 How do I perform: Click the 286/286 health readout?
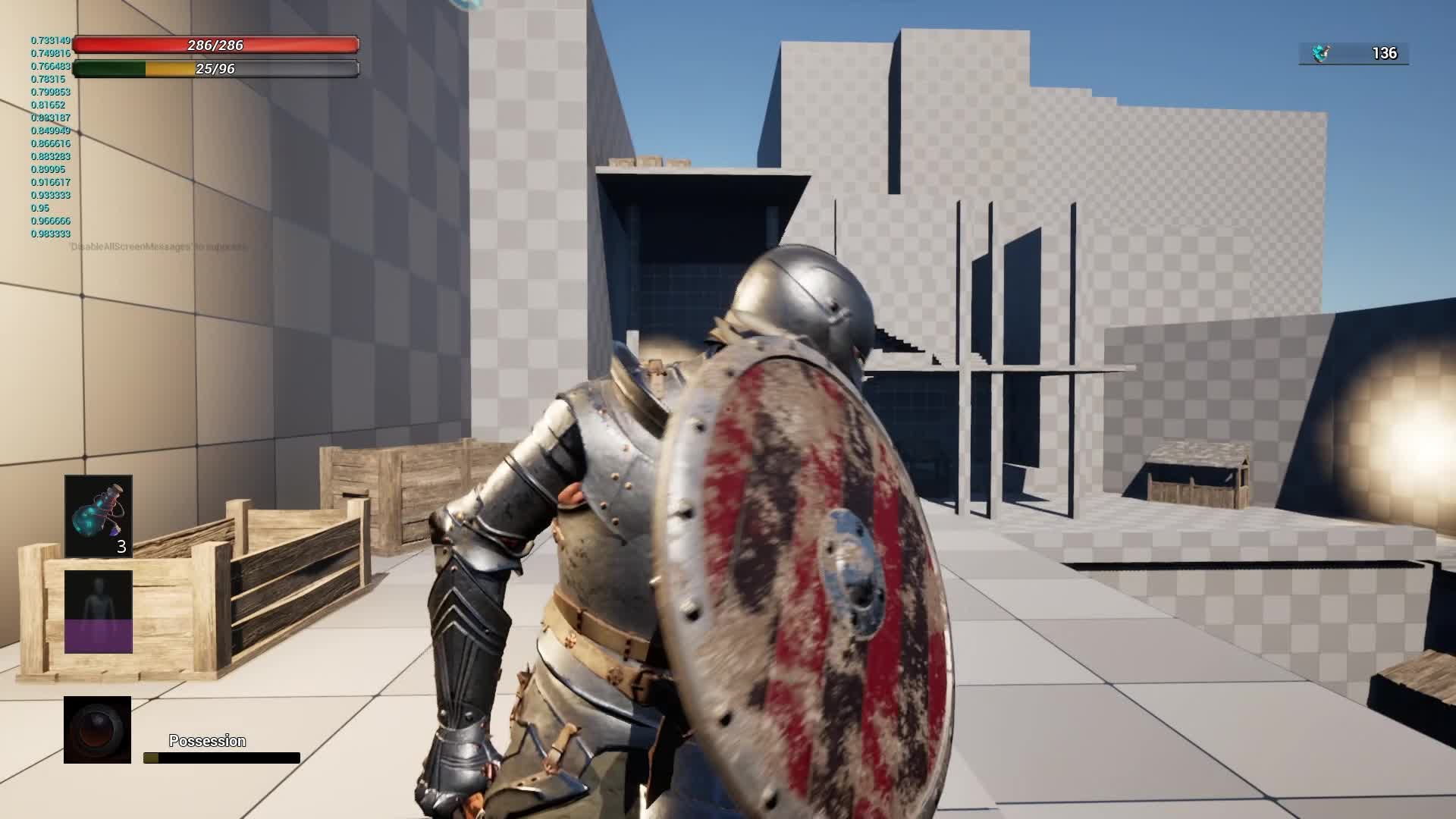tap(218, 45)
